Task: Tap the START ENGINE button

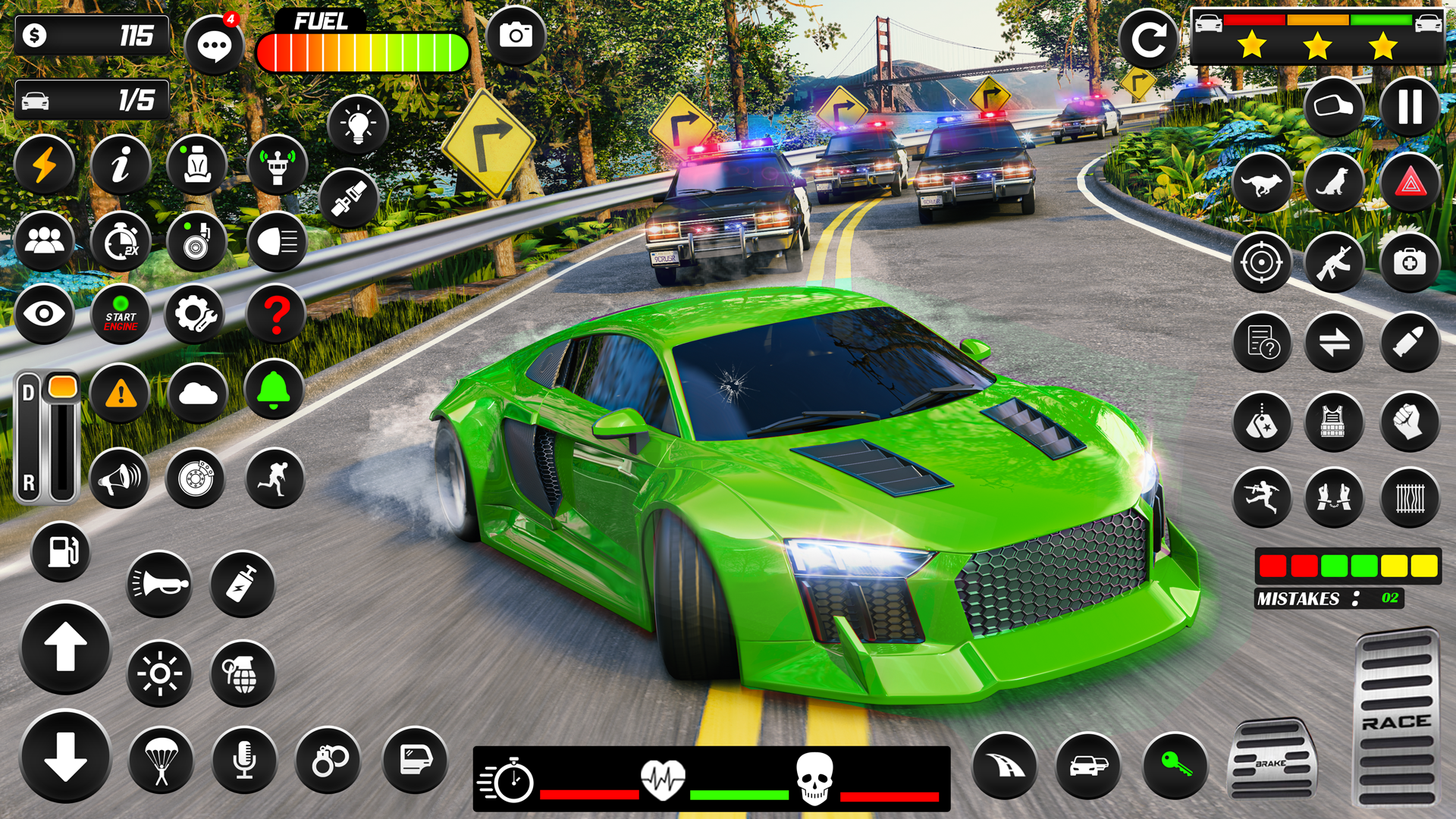Action: (121, 315)
